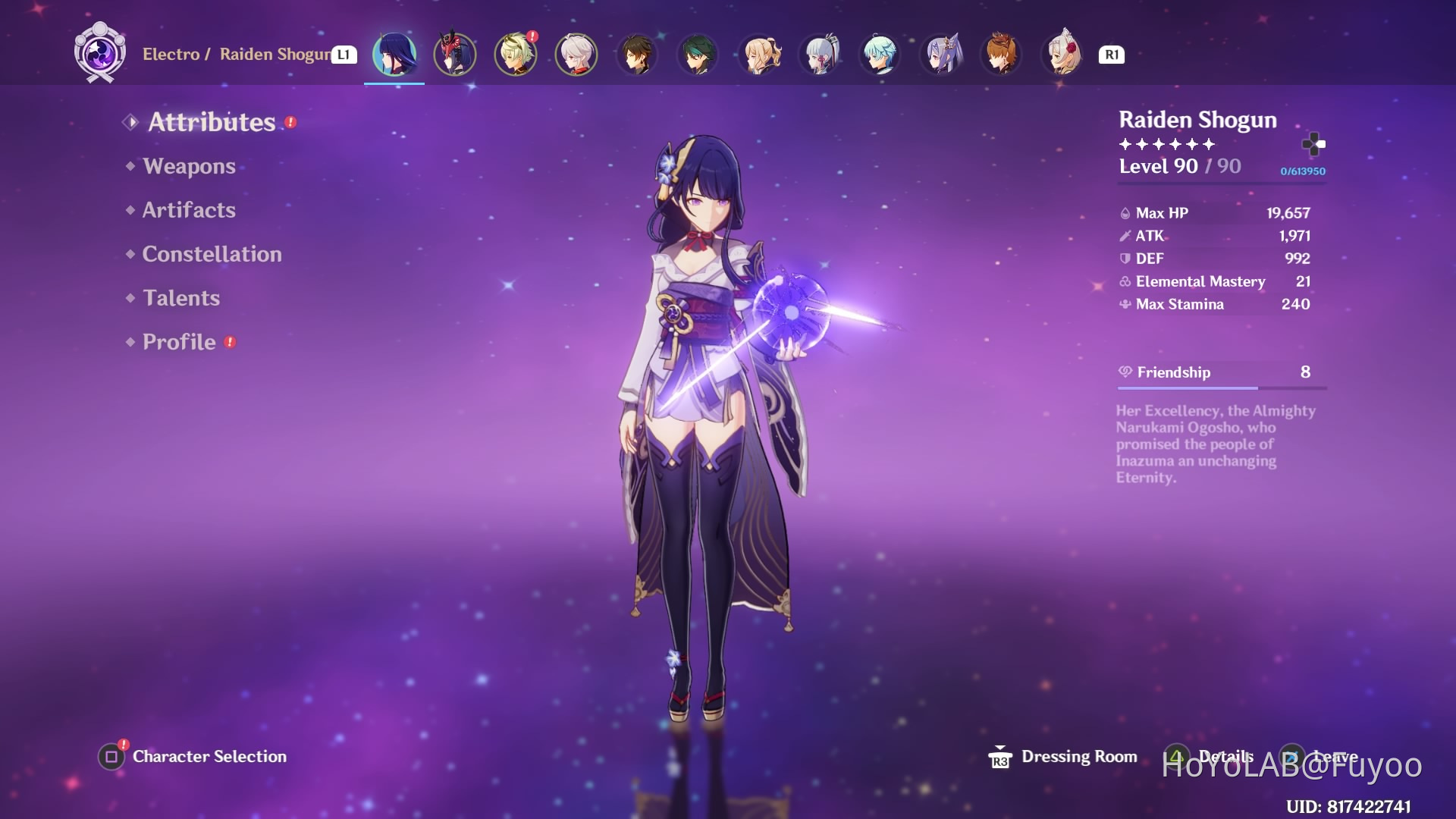Open the Attributes section
The height and width of the screenshot is (819, 1456).
(x=212, y=122)
